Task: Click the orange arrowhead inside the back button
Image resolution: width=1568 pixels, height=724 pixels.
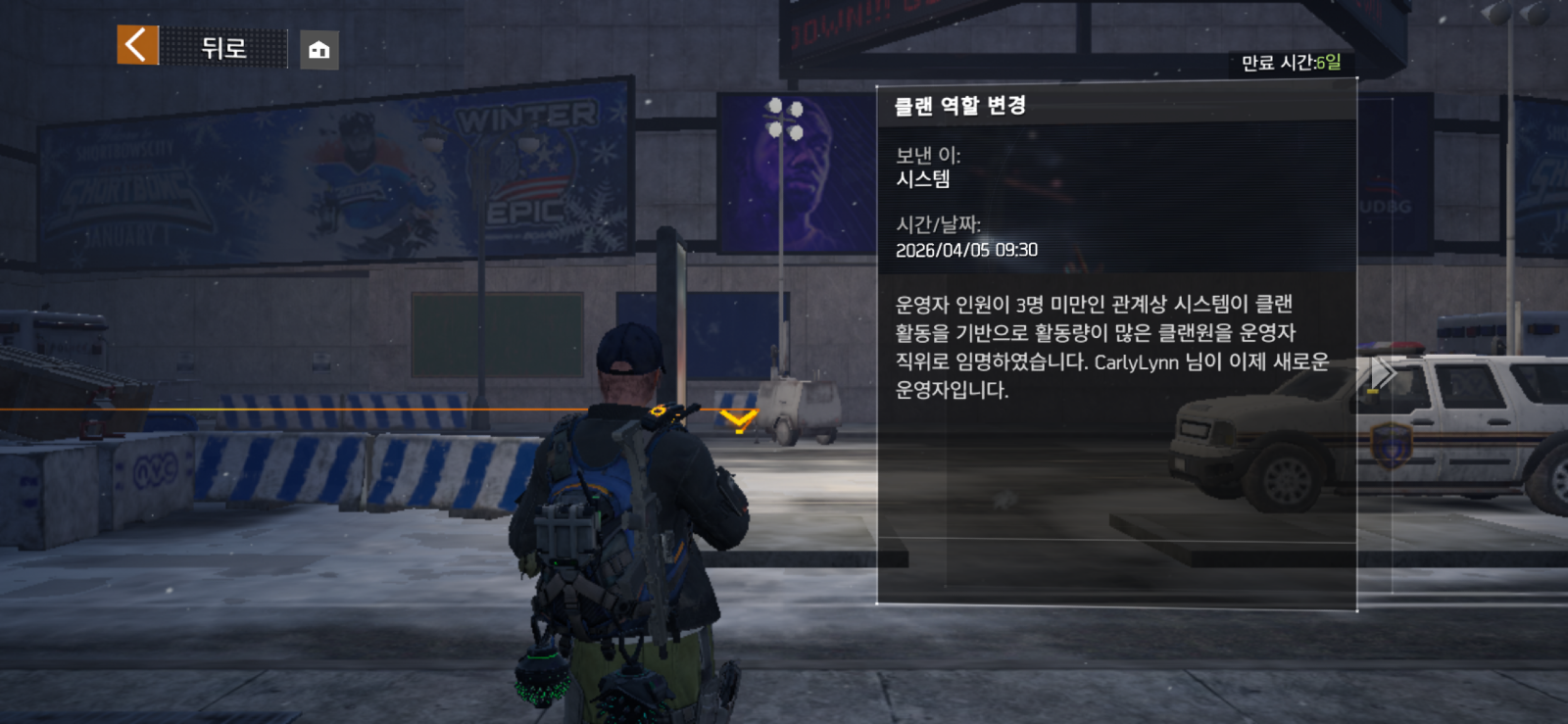Action: tap(136, 45)
